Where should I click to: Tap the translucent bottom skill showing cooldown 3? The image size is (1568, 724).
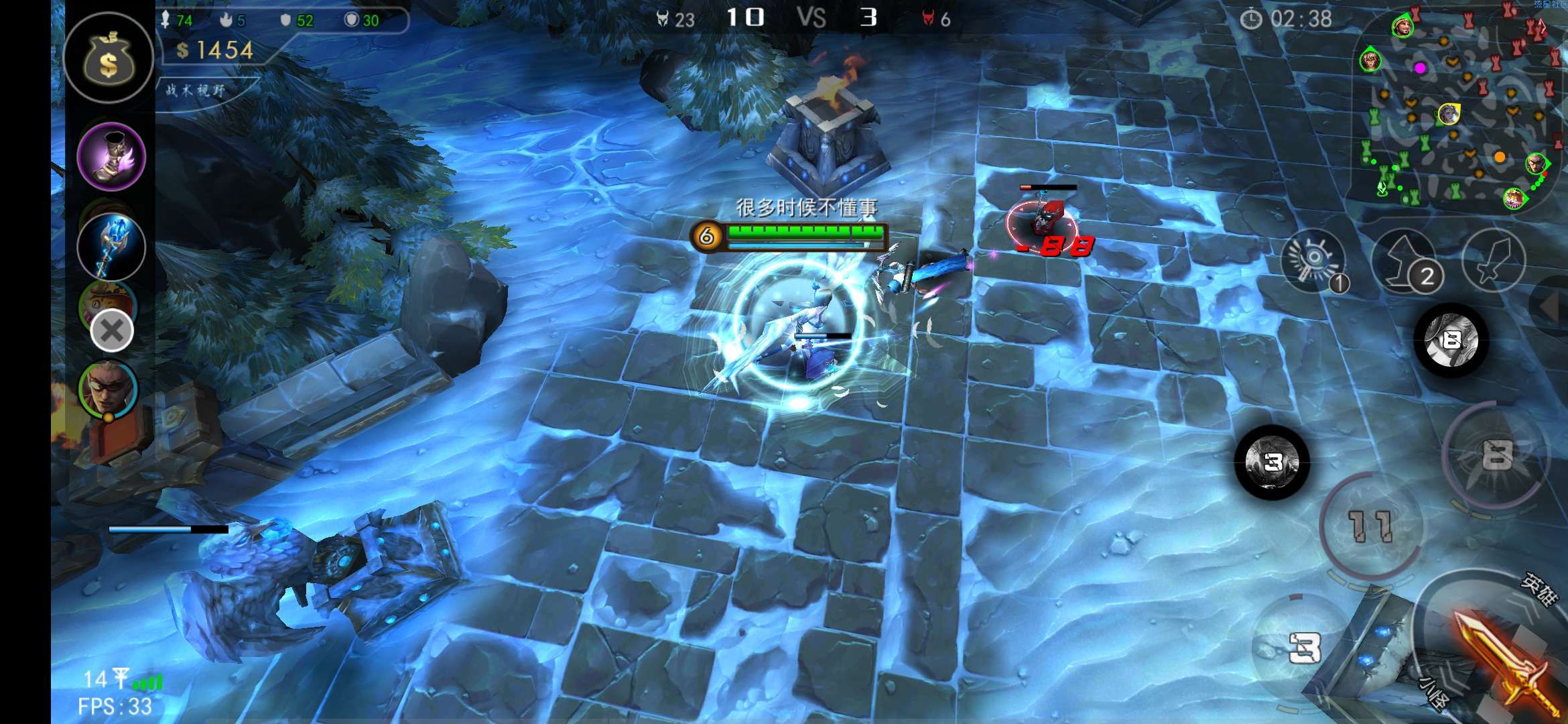click(1303, 647)
